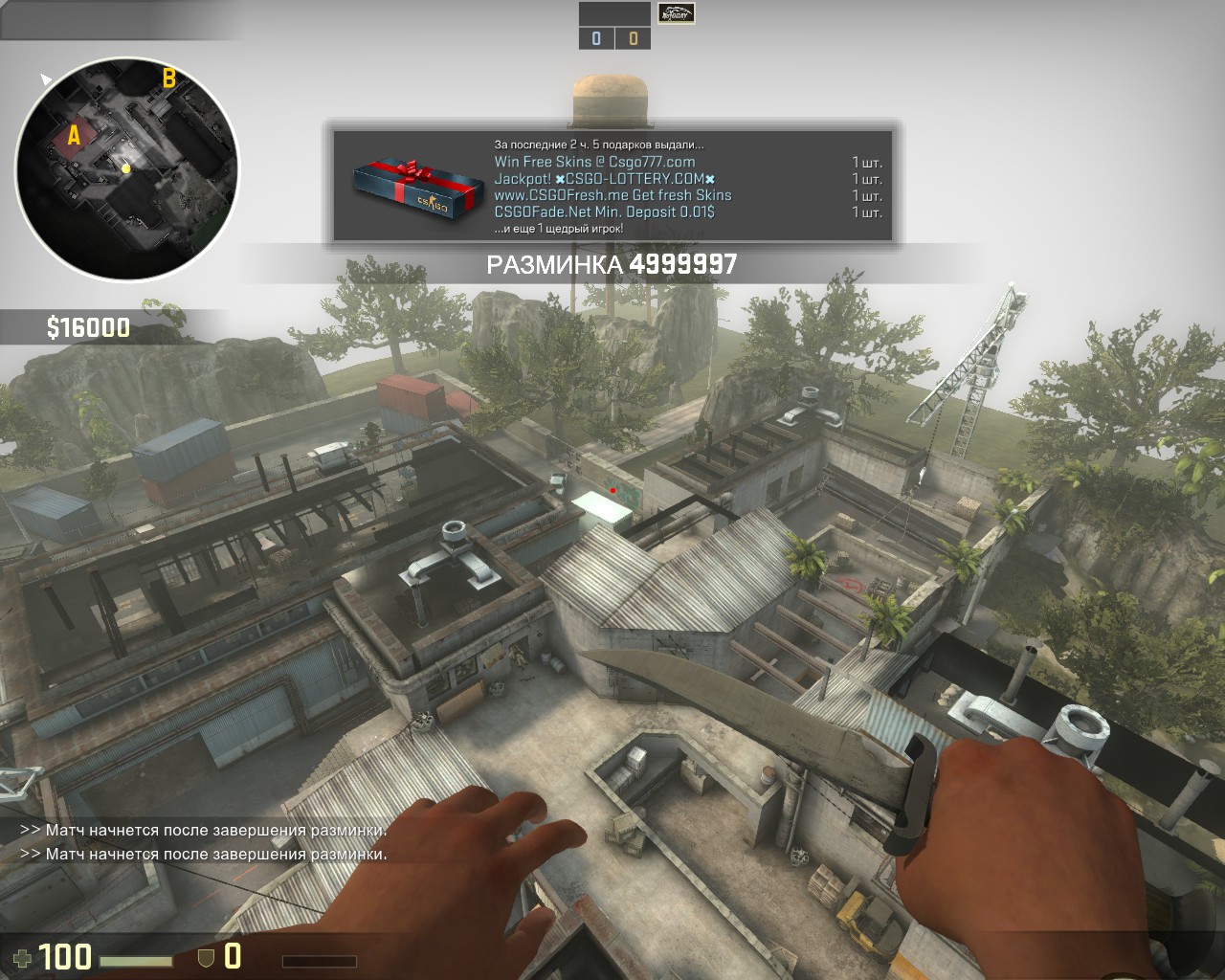Select the 'CSGOFade.Net Min. Deposit 0.01$' row
The image size is (1225, 980).
pos(604,212)
